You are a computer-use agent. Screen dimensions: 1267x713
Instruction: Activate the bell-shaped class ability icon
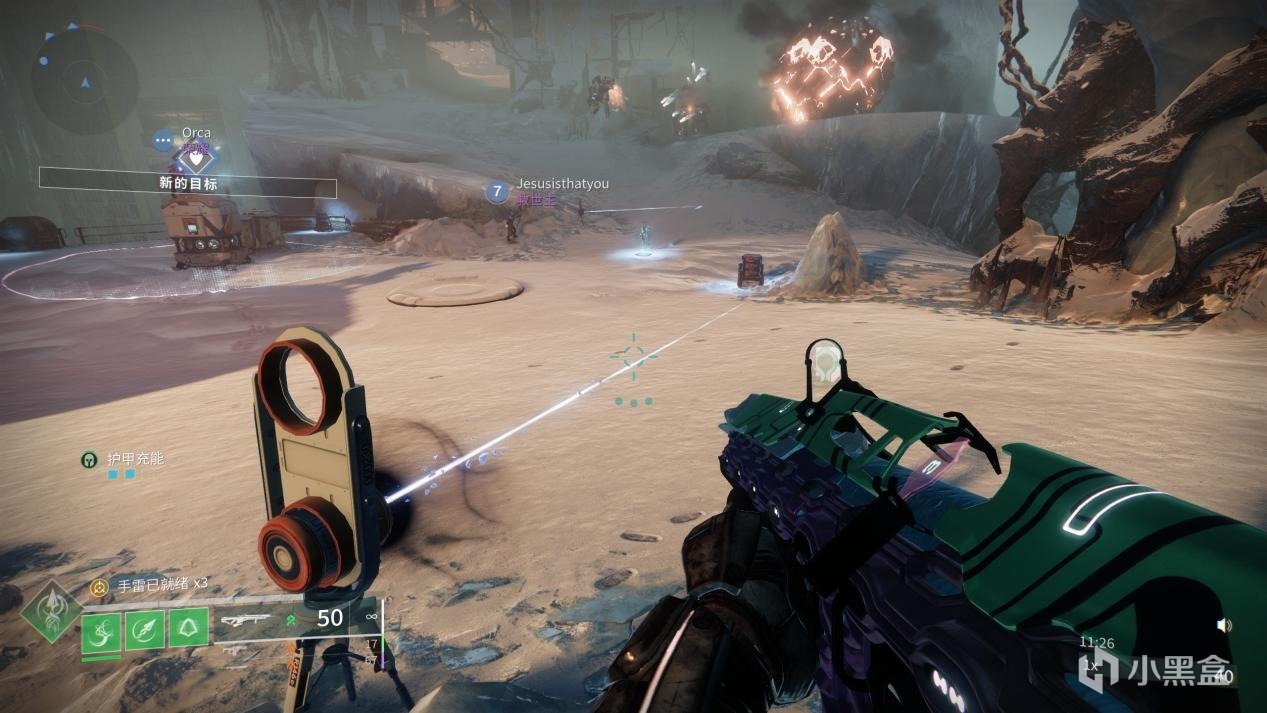coord(188,630)
